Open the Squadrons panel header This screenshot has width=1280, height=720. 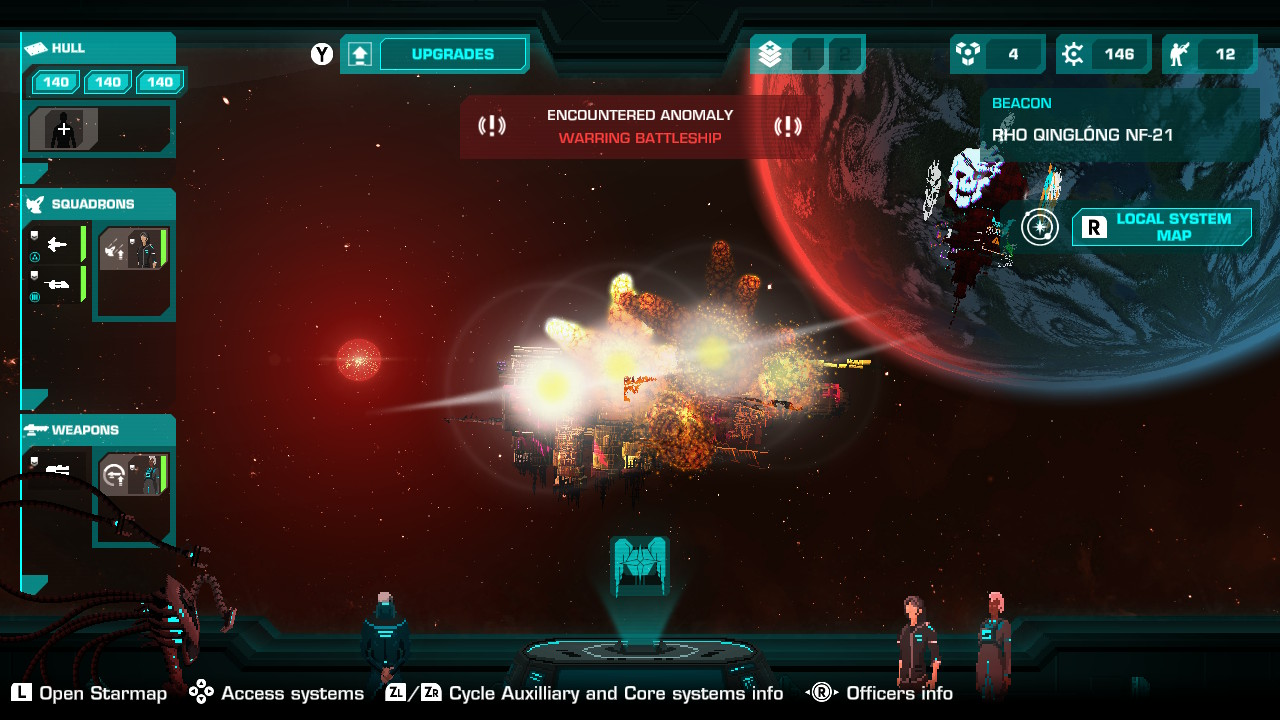click(x=98, y=204)
